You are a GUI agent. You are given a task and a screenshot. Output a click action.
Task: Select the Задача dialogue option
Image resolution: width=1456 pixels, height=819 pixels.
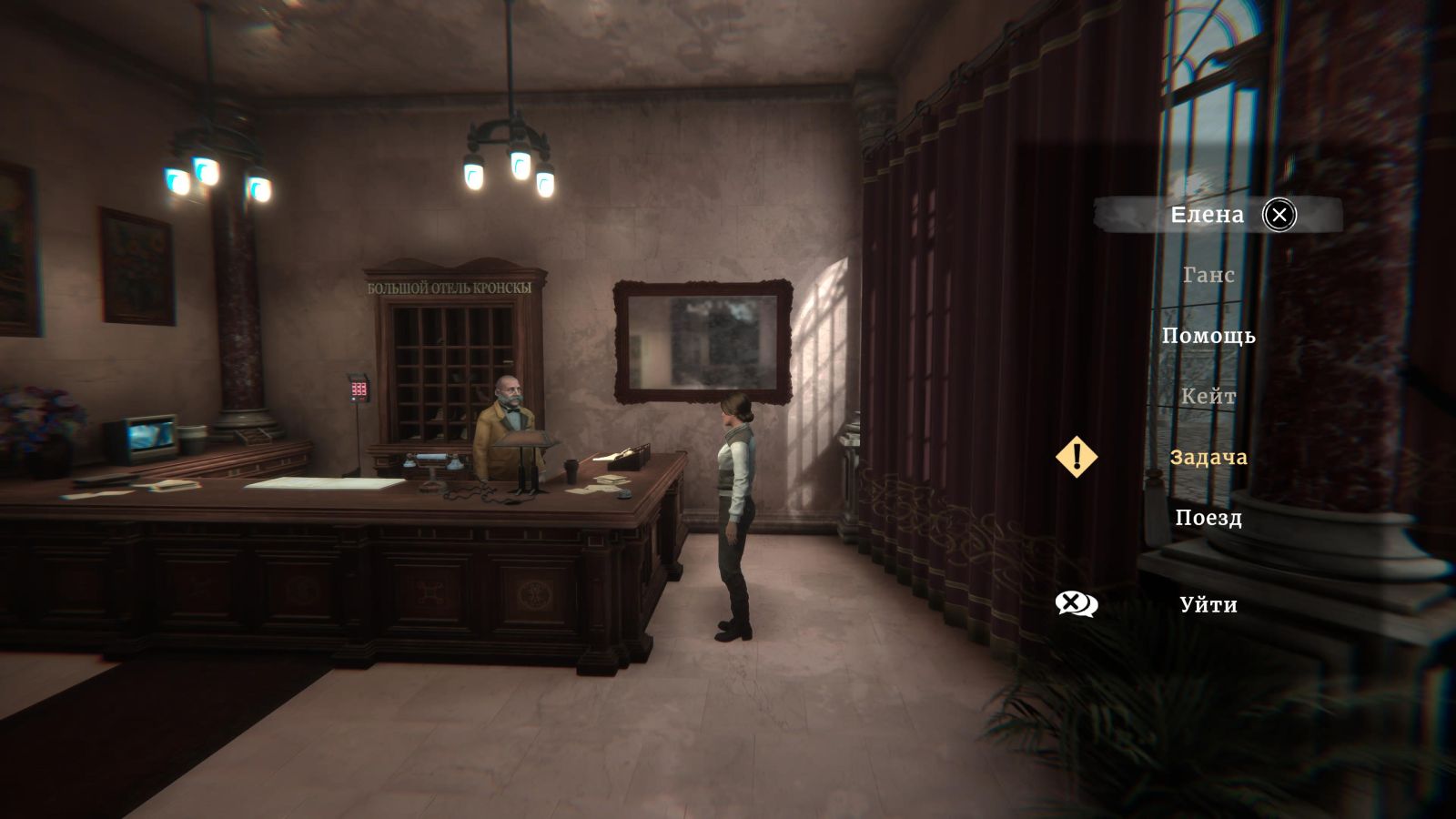pos(1208,457)
